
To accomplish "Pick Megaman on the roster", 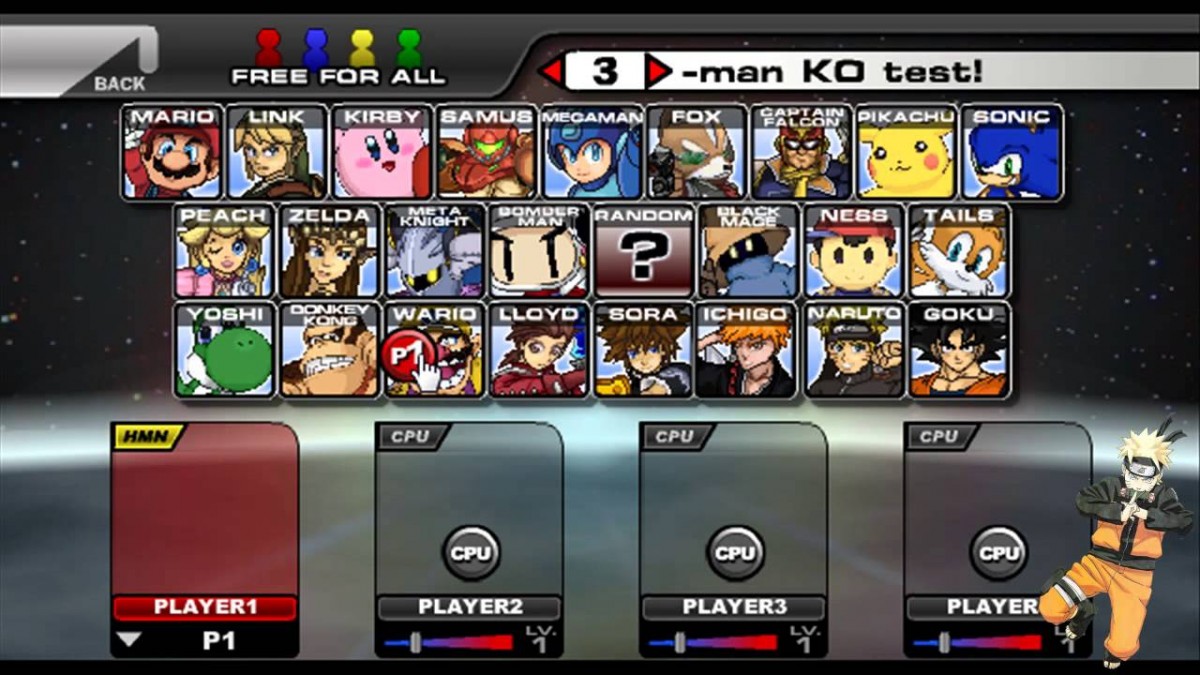I will [x=593, y=152].
